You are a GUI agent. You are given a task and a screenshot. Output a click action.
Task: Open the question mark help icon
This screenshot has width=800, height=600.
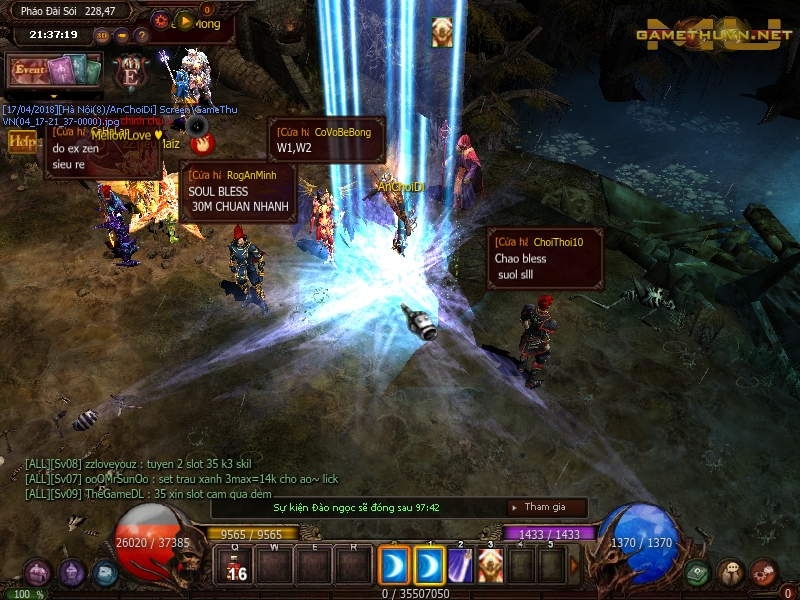click(140, 35)
